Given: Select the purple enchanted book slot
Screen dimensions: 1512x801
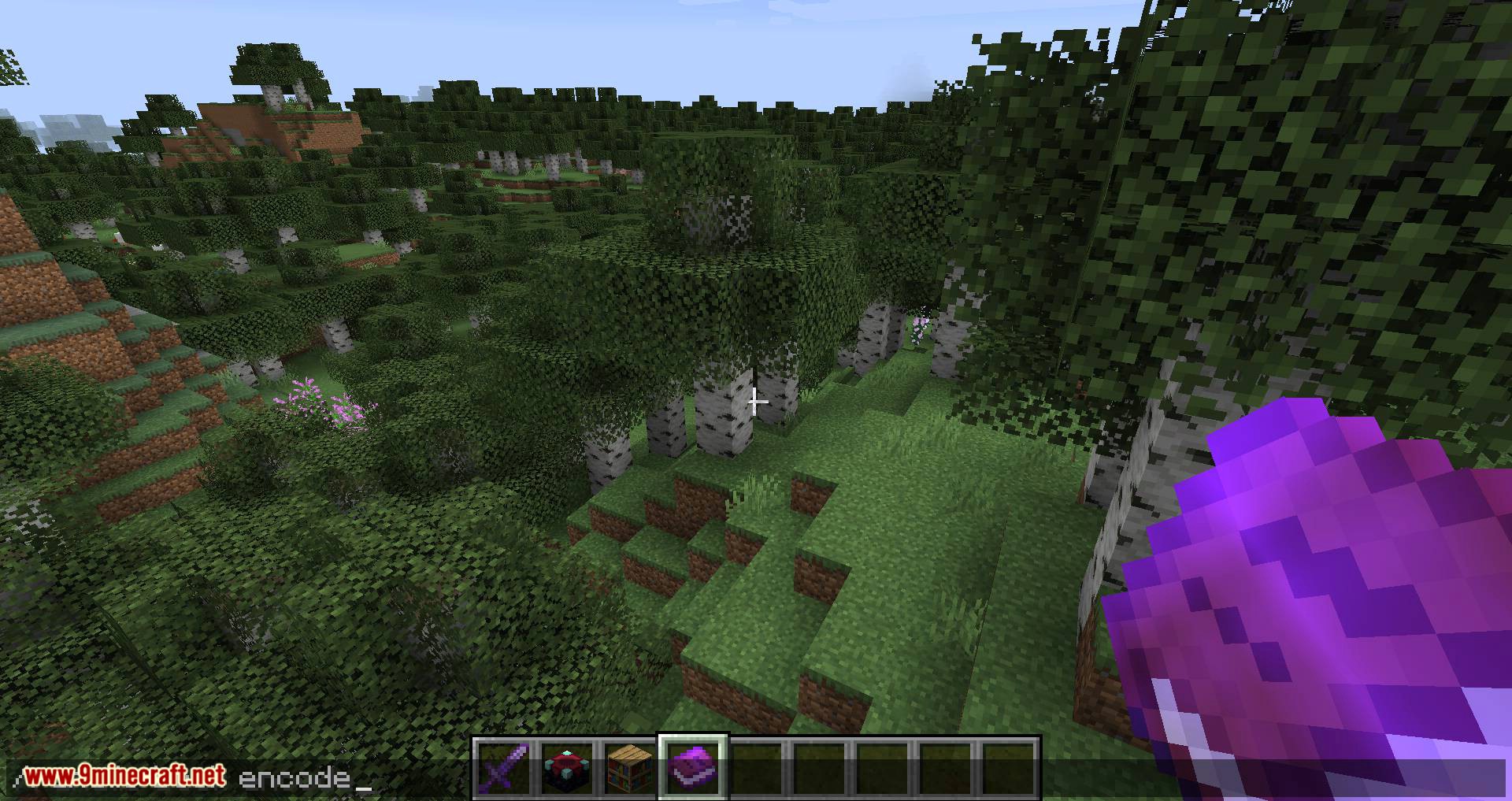Looking at the screenshot, I should [693, 767].
